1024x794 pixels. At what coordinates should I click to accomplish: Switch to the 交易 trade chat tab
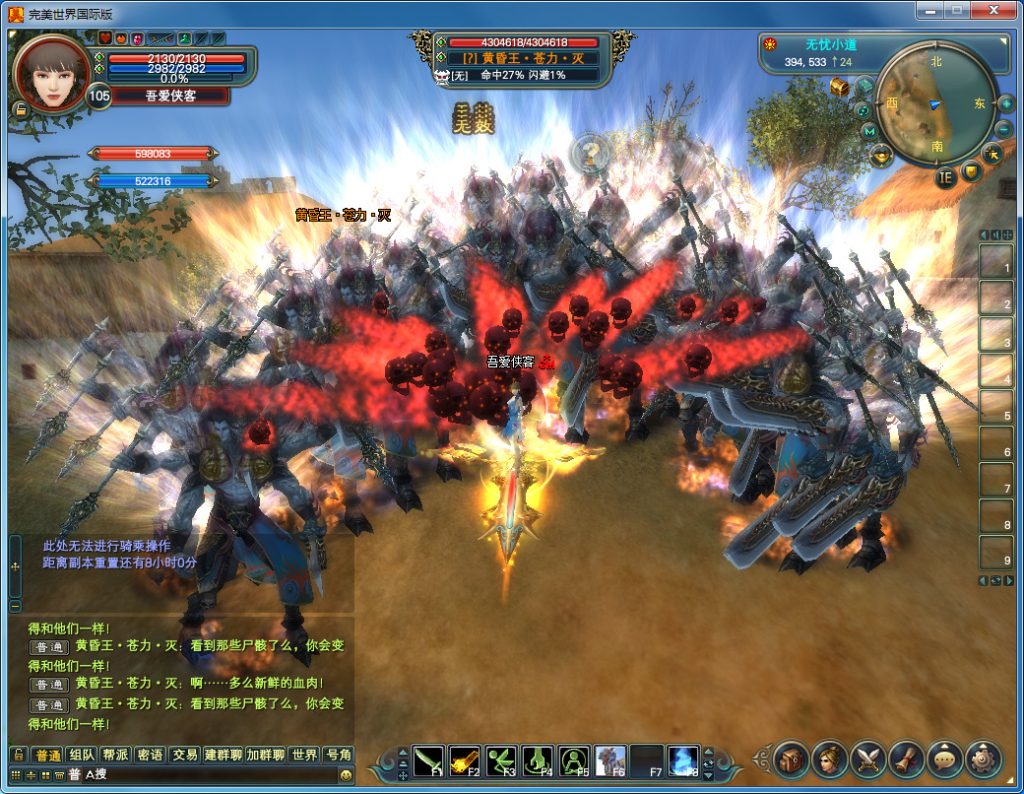(184, 755)
